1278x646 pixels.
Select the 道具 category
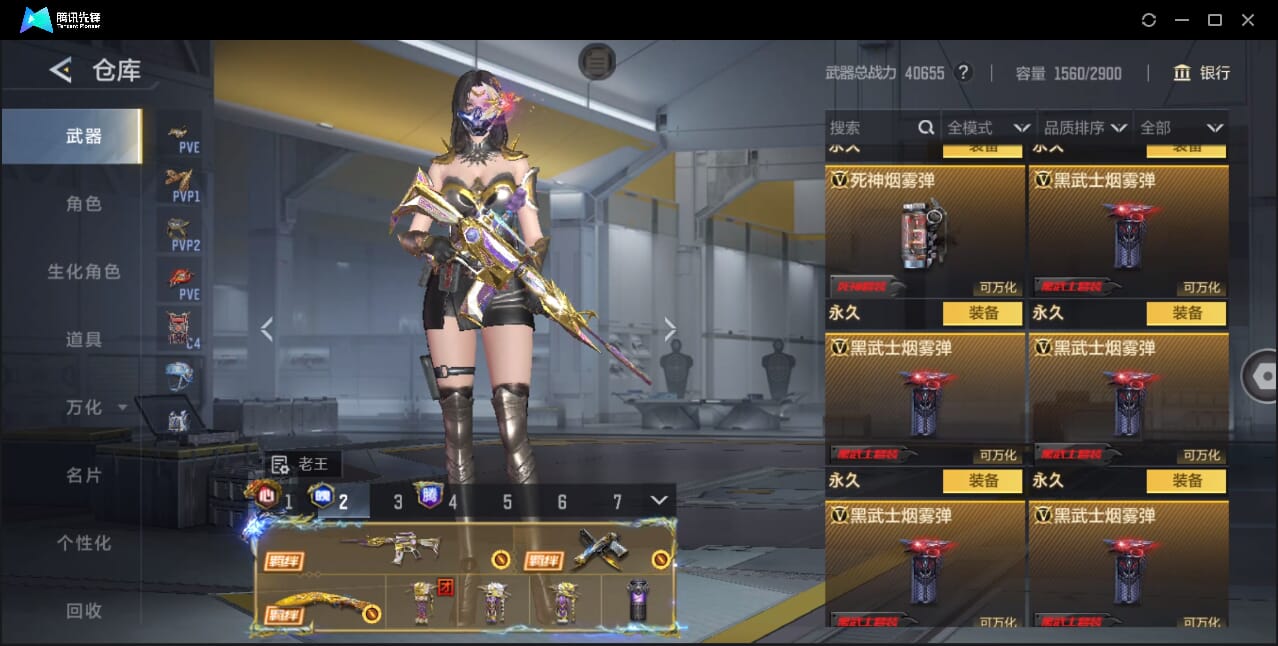click(84, 340)
